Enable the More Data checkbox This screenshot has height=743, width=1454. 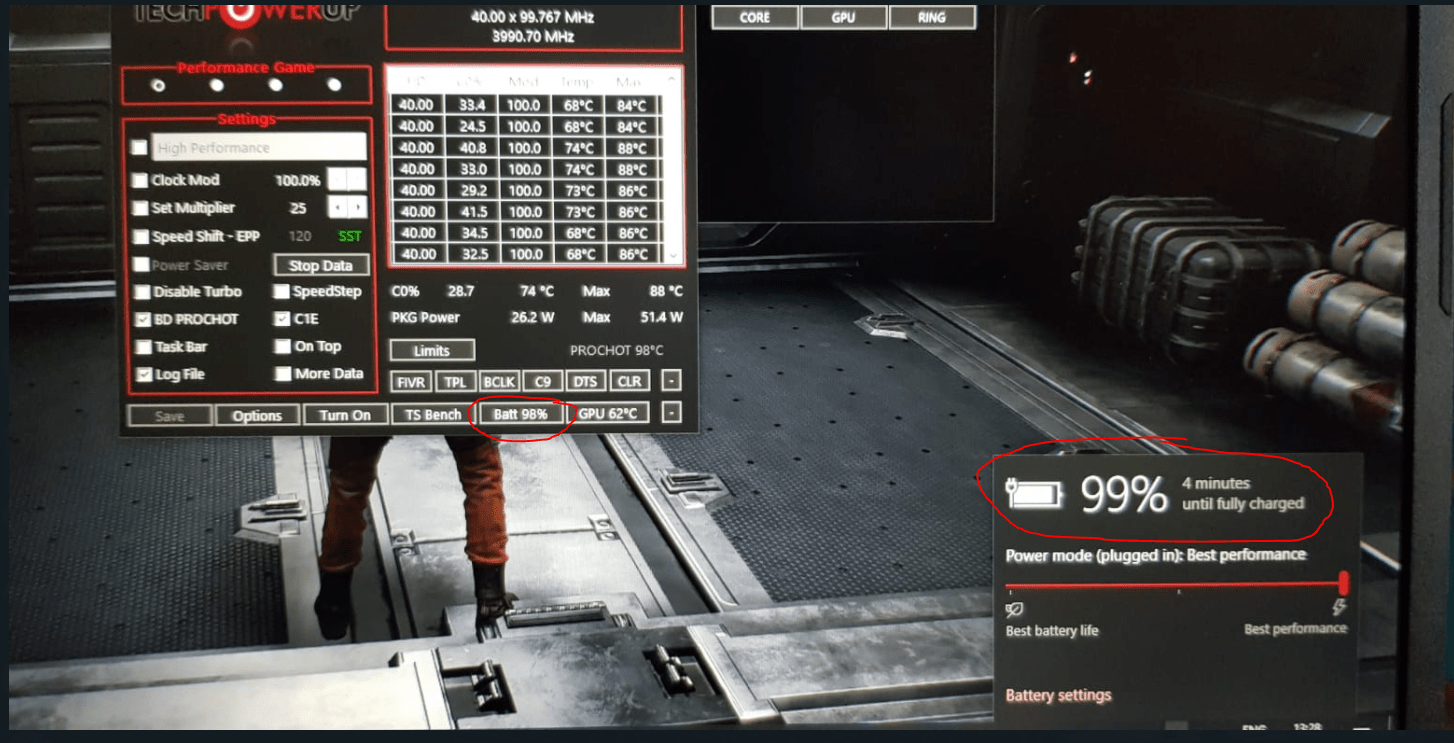tap(281, 373)
